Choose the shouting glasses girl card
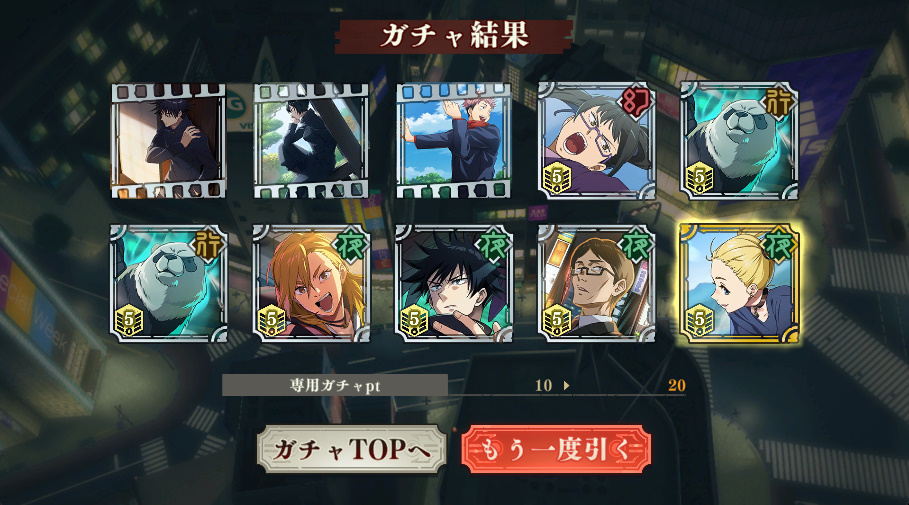The height and width of the screenshot is (505, 909). (596, 141)
